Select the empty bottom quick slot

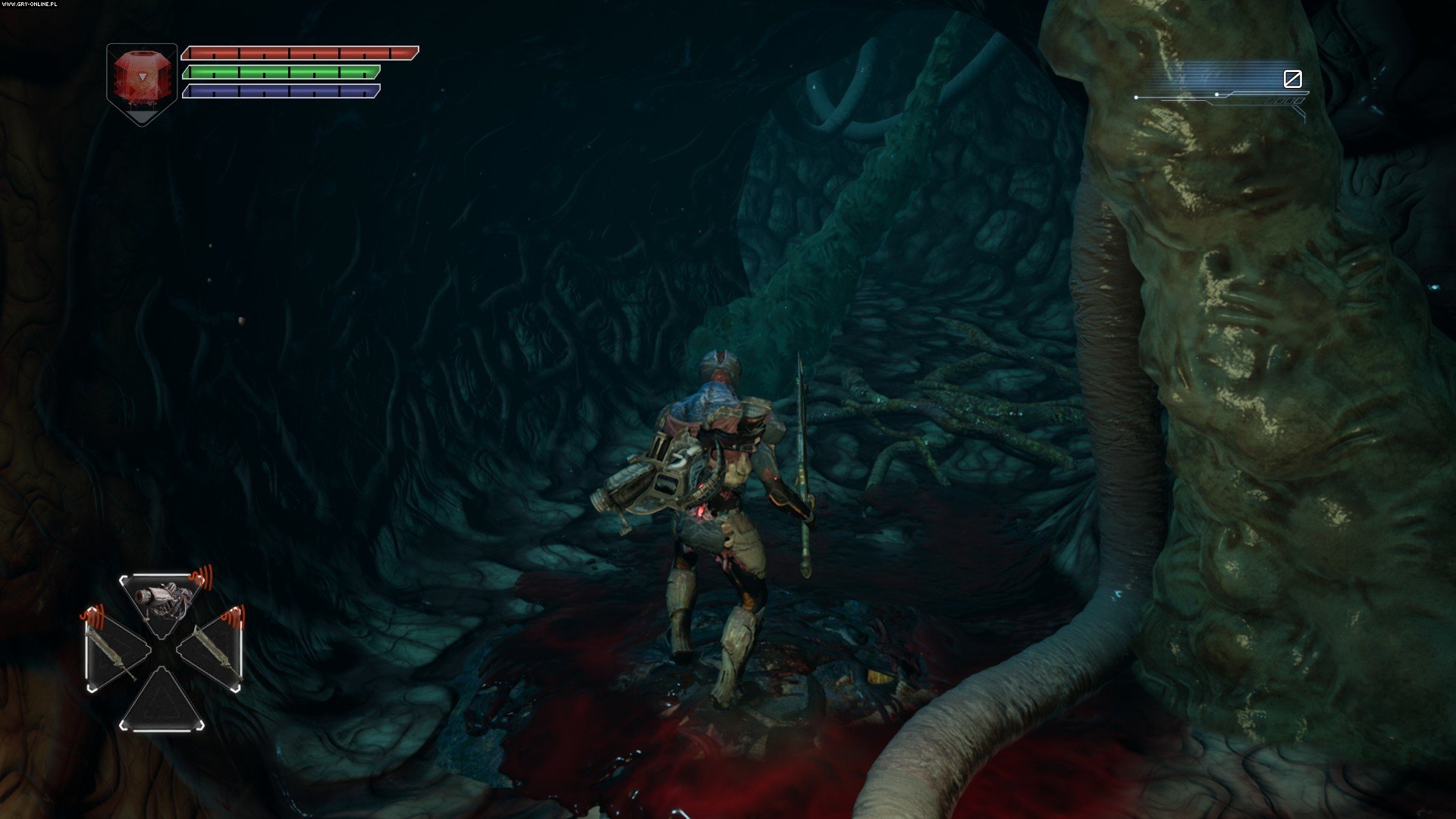pyautogui.click(x=162, y=700)
